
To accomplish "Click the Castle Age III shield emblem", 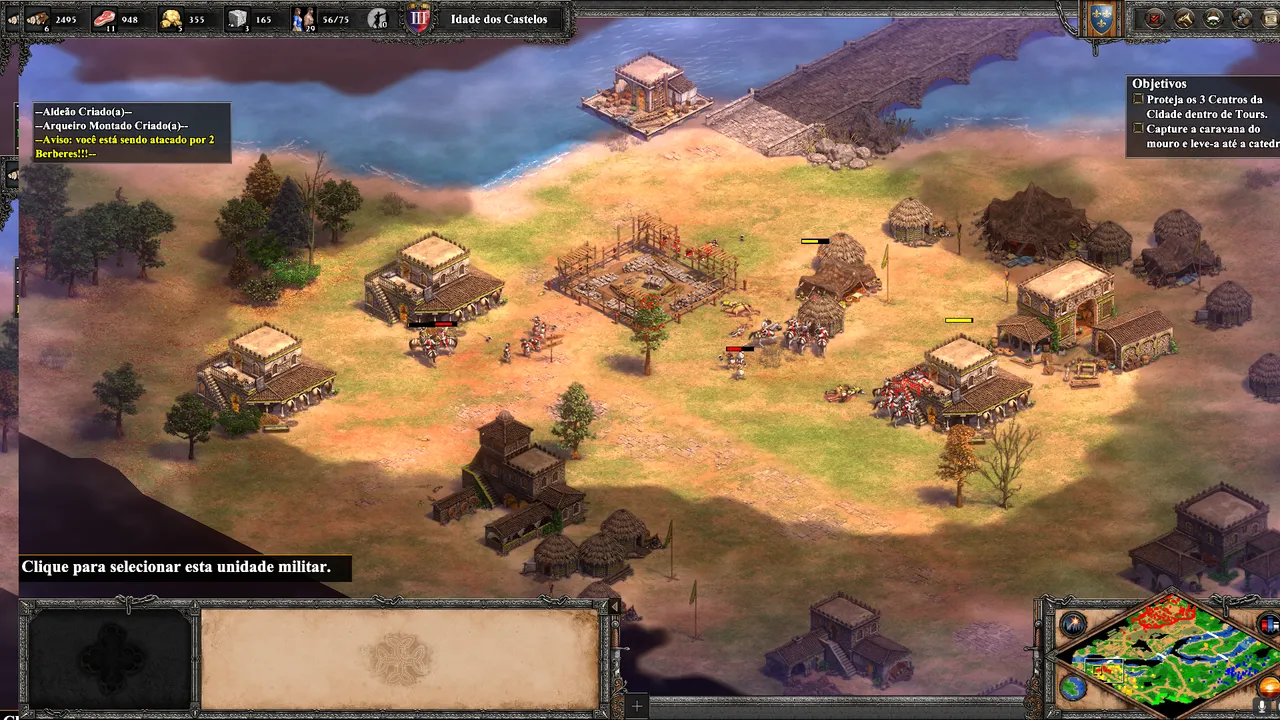I will click(418, 19).
